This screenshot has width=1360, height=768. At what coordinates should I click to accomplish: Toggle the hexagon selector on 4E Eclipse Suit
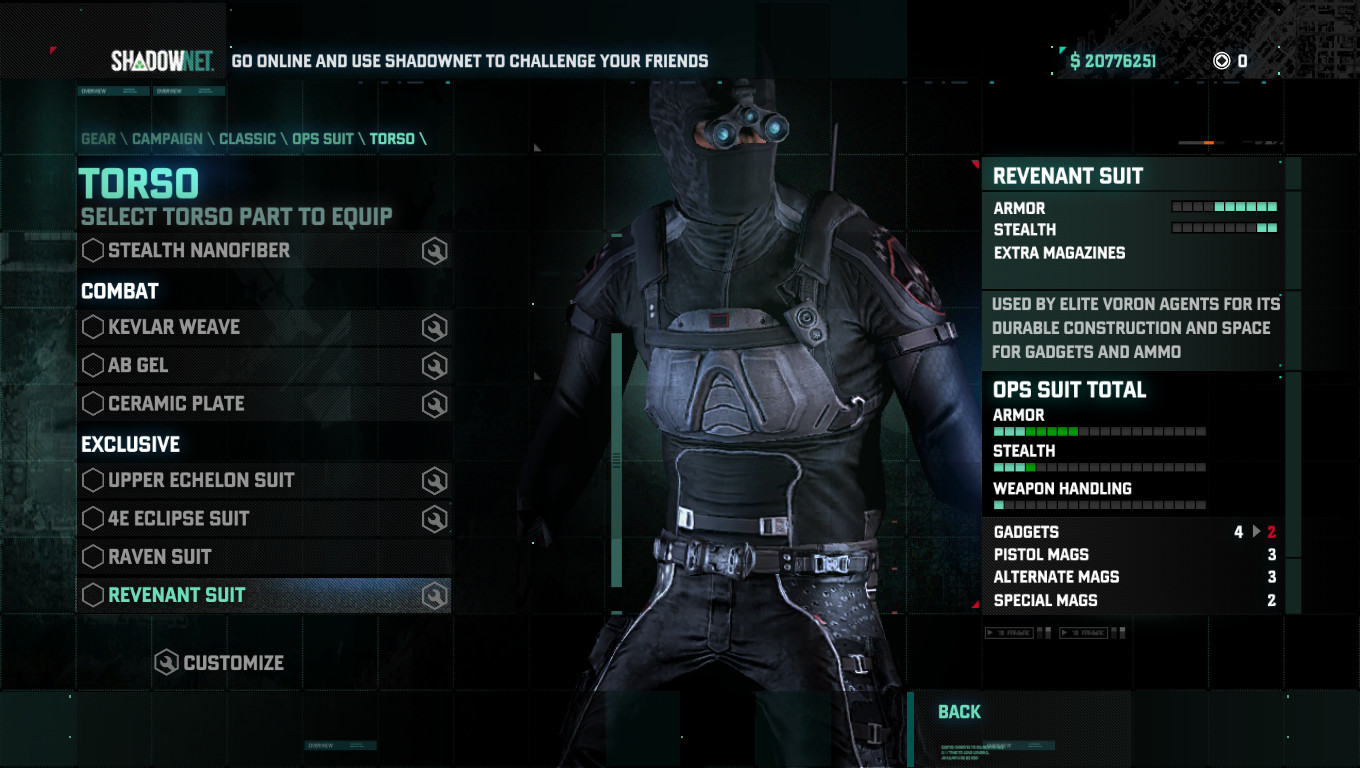(92, 518)
